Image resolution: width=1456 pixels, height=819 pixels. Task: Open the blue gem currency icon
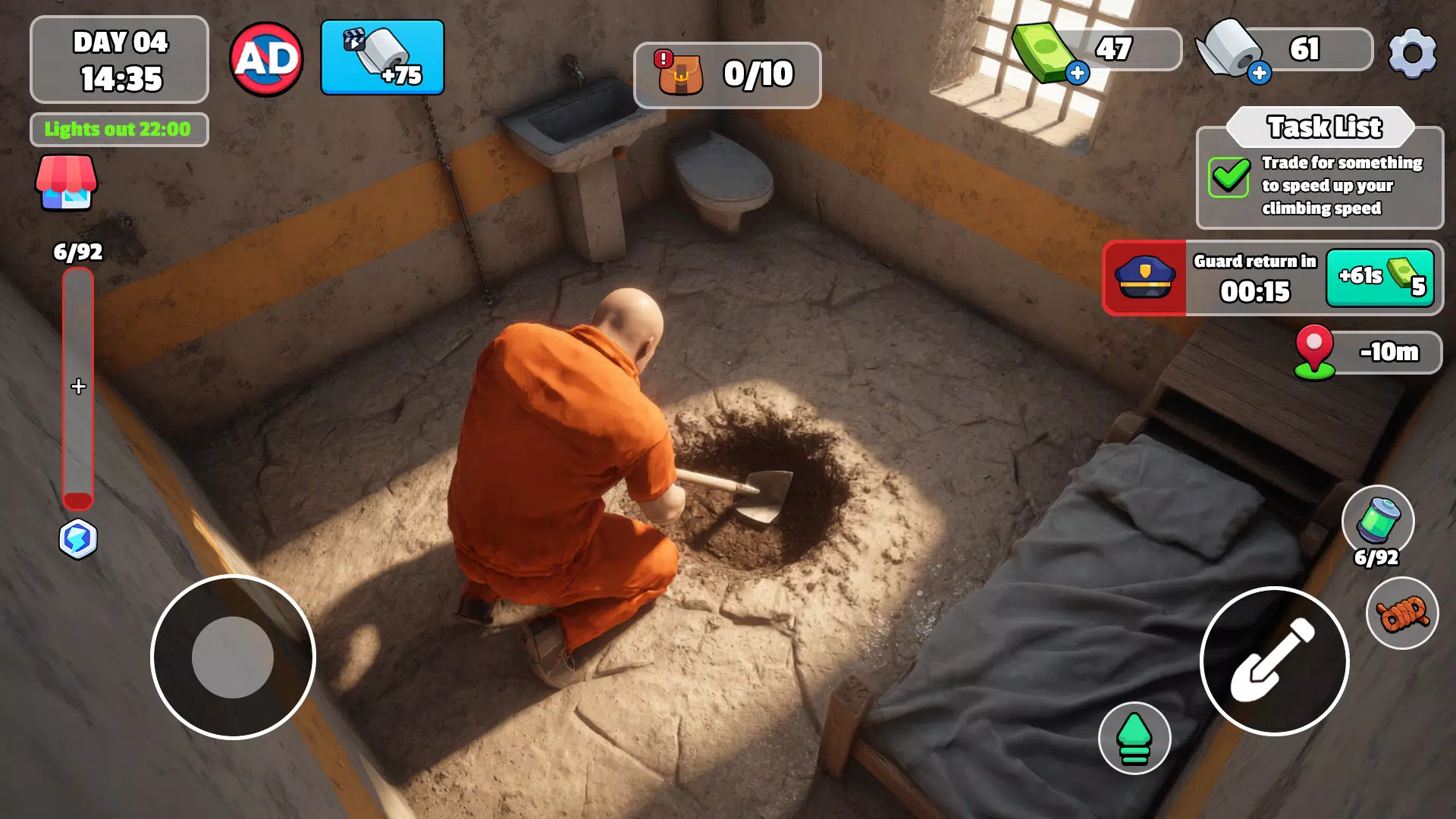pyautogui.click(x=78, y=538)
